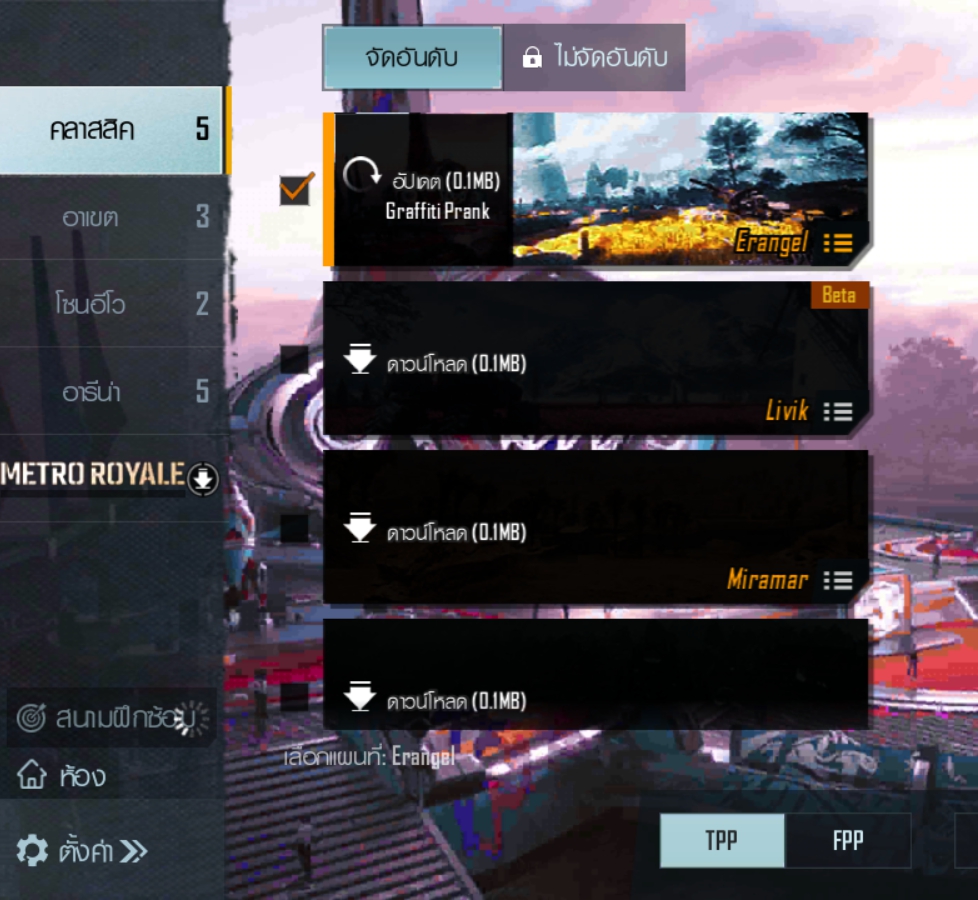This screenshot has width=978, height=900.
Task: Switch perspective to FPP
Action: tap(847, 840)
